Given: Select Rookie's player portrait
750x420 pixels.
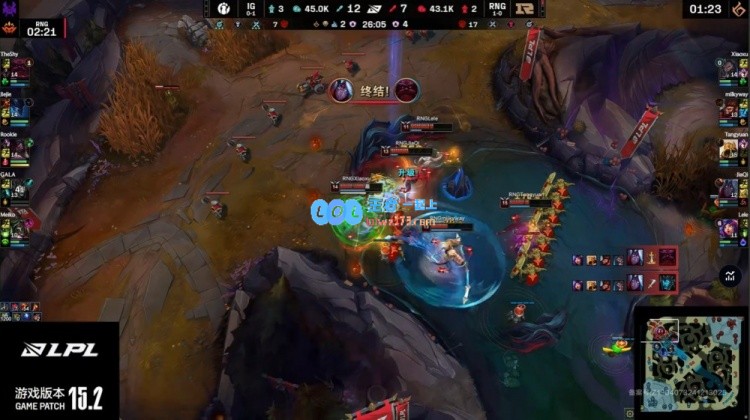Looking at the screenshot, I should coord(9,150).
